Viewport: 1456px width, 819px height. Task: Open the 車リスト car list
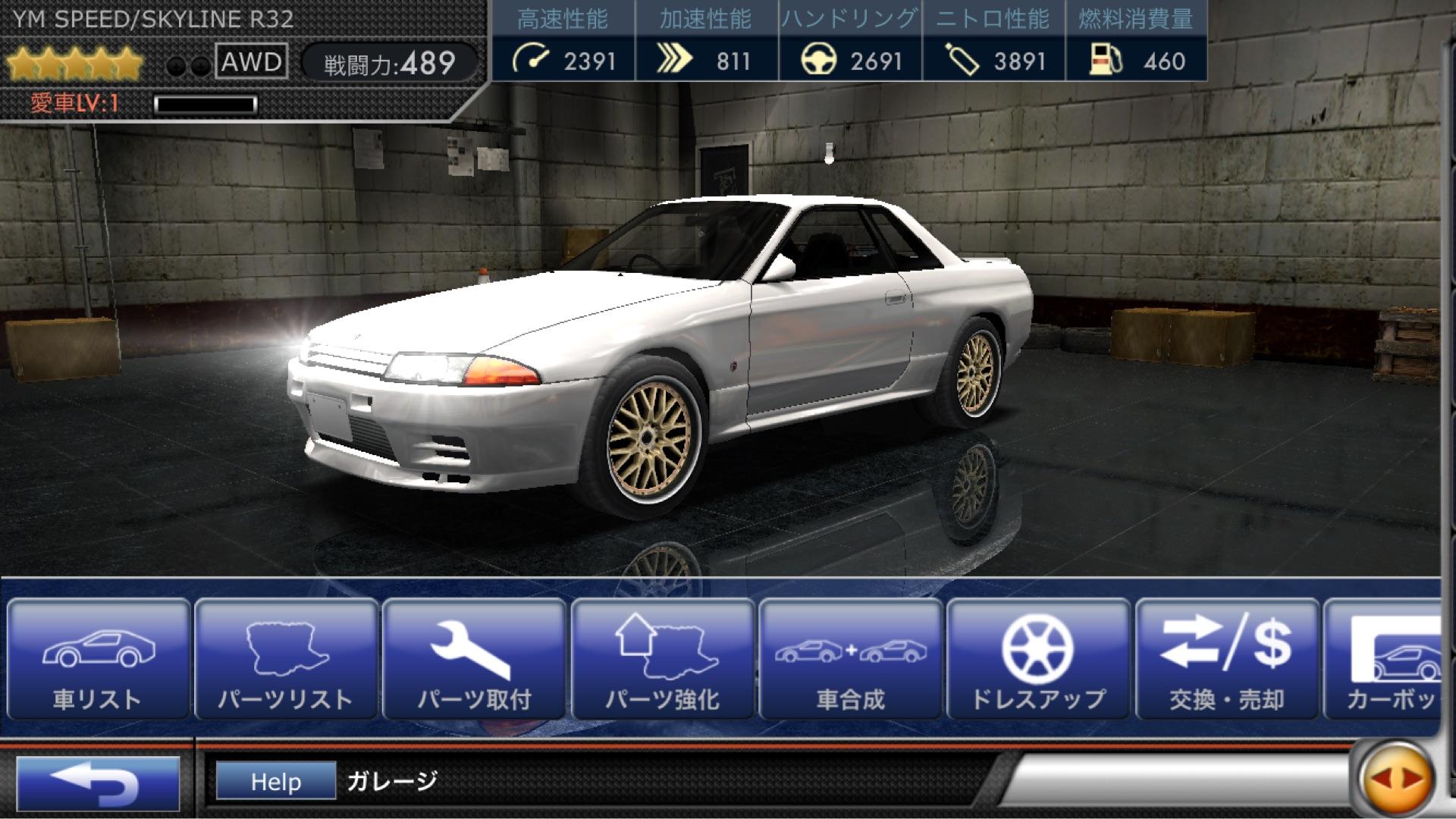[98, 659]
